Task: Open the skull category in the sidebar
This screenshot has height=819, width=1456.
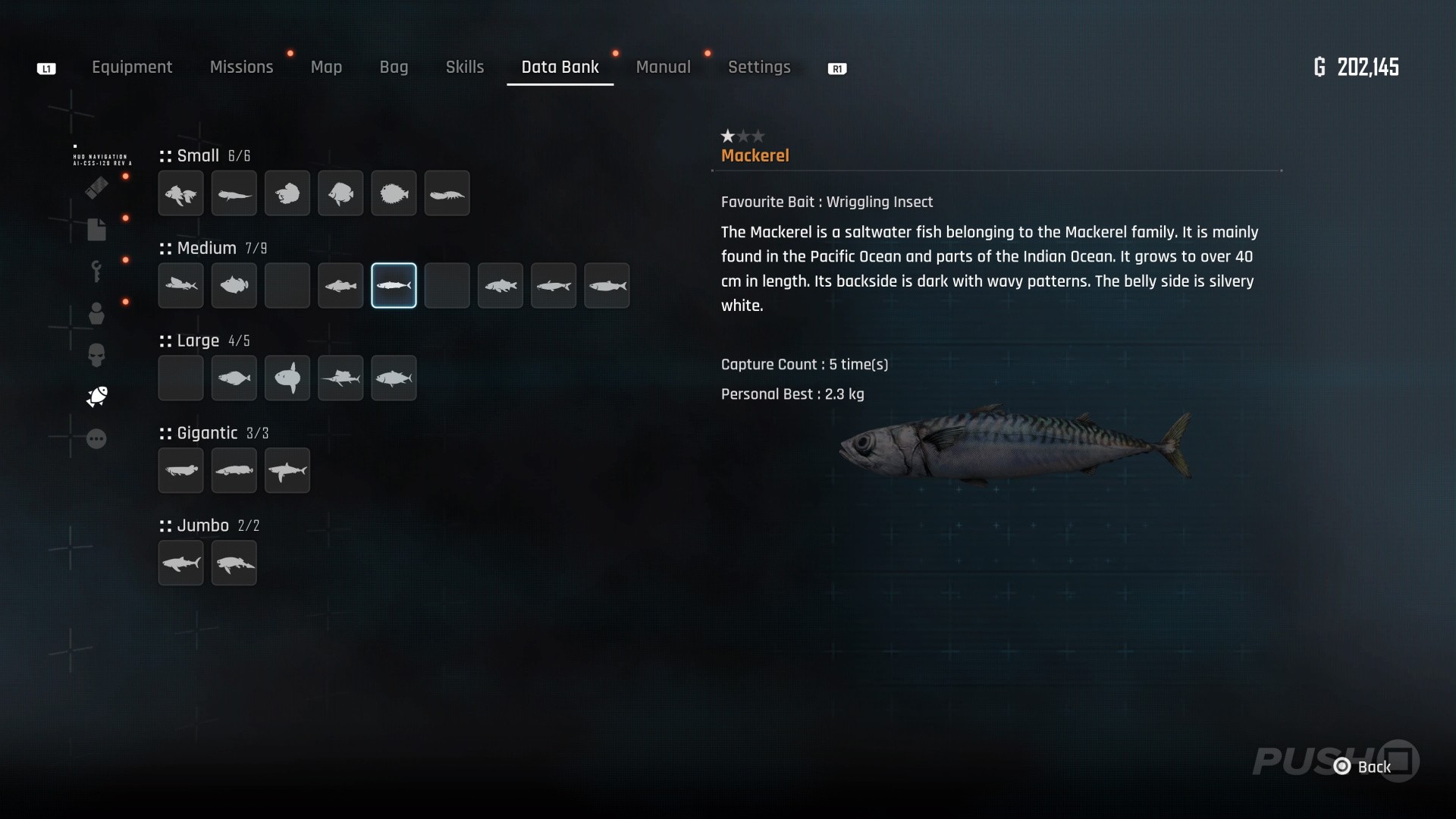Action: (96, 355)
